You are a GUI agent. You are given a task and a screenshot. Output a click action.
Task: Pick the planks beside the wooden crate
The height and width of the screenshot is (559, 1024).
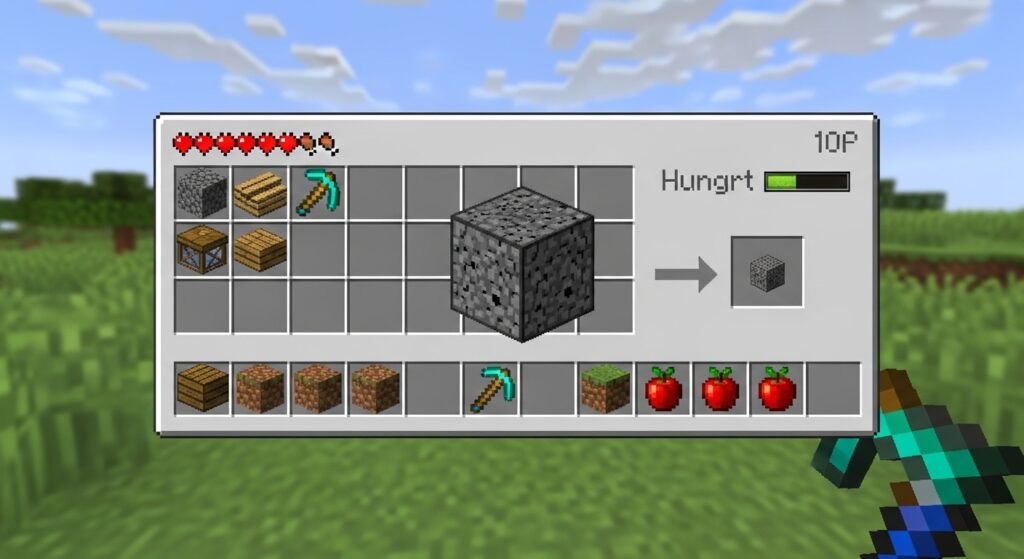[260, 250]
